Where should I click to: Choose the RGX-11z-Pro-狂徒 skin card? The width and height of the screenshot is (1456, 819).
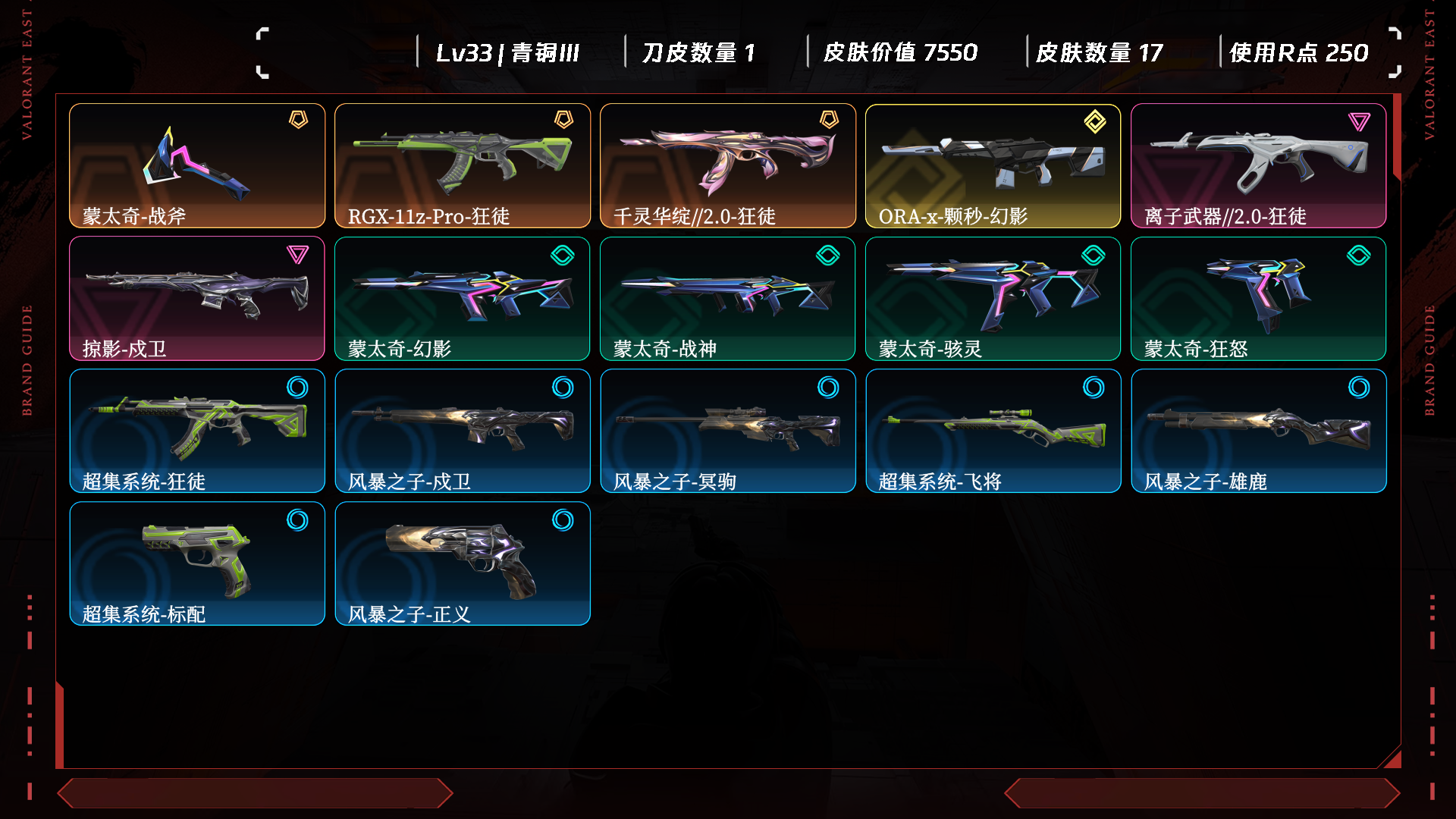[463, 165]
